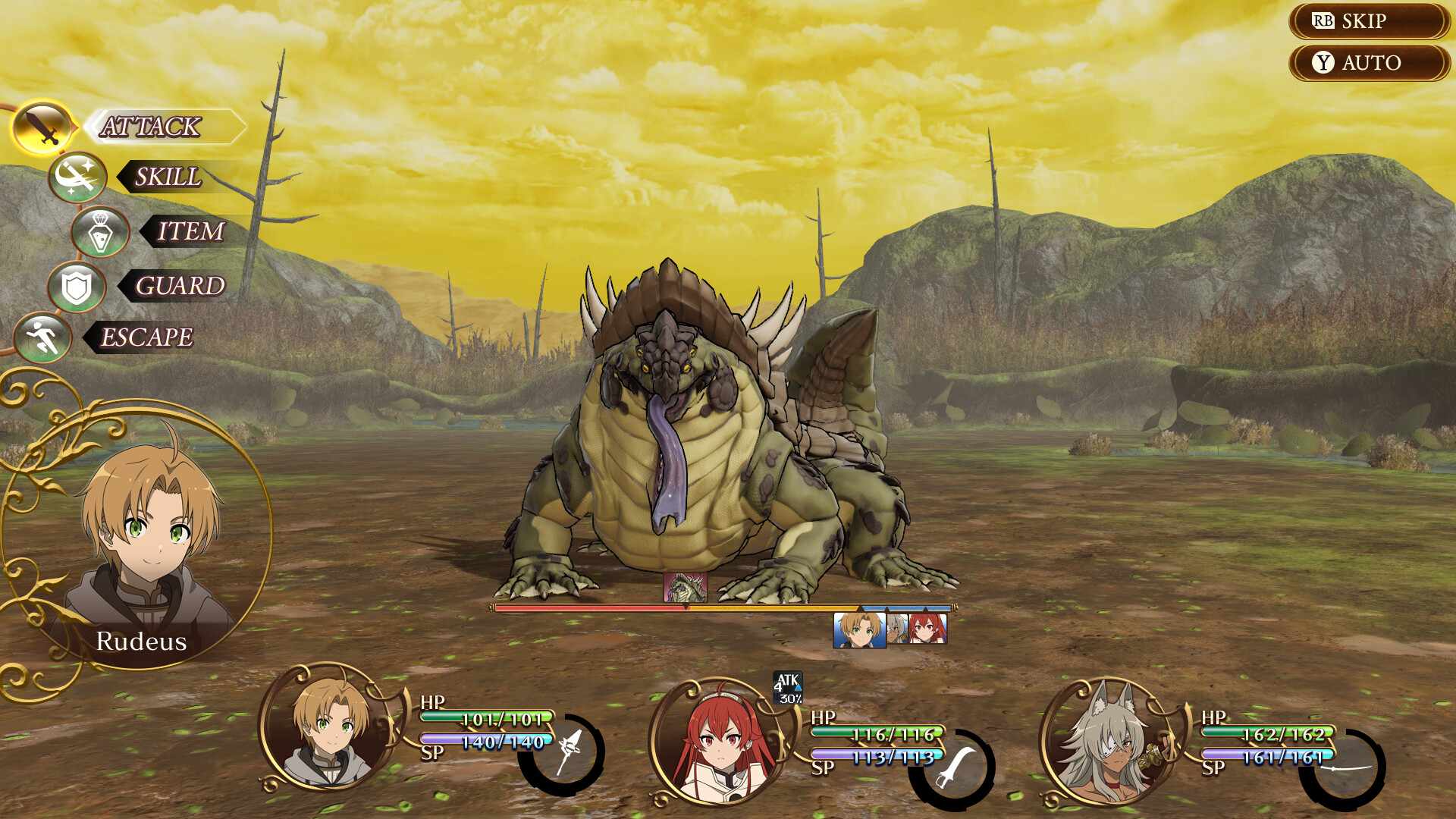This screenshot has height=819, width=1456.
Task: Choose Guard to defend this turn
Action: tap(179, 286)
